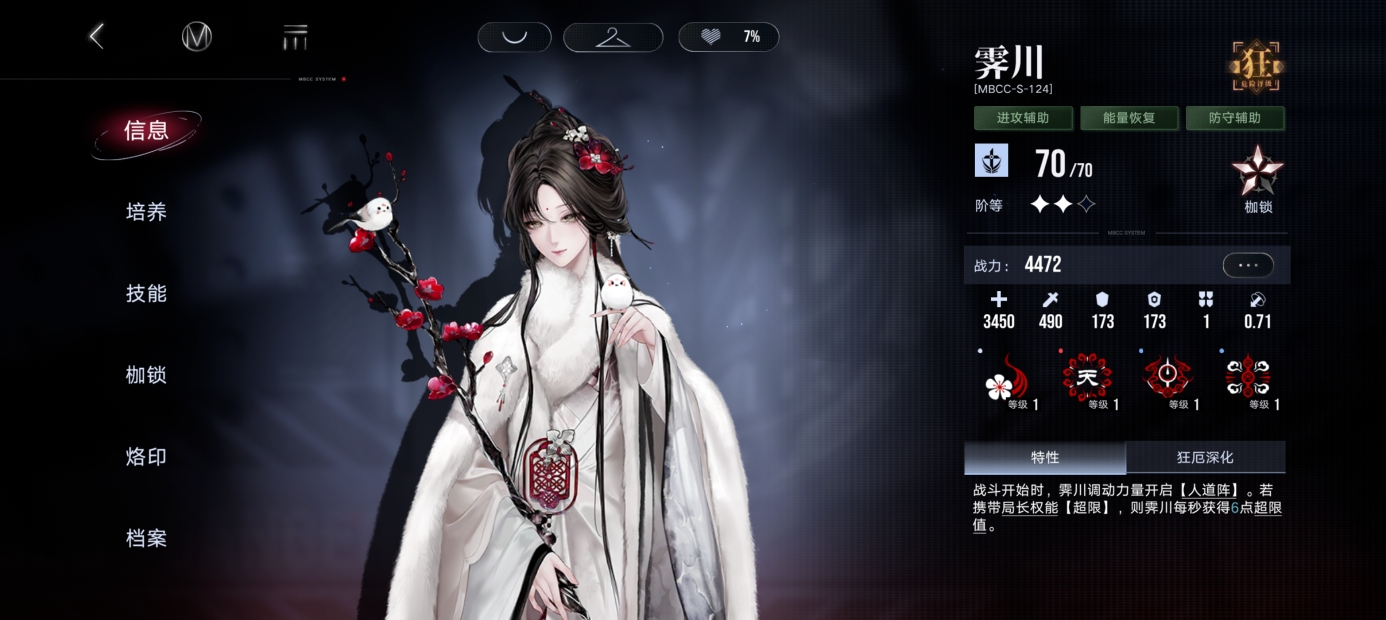Open the M main menu icon

(x=197, y=37)
